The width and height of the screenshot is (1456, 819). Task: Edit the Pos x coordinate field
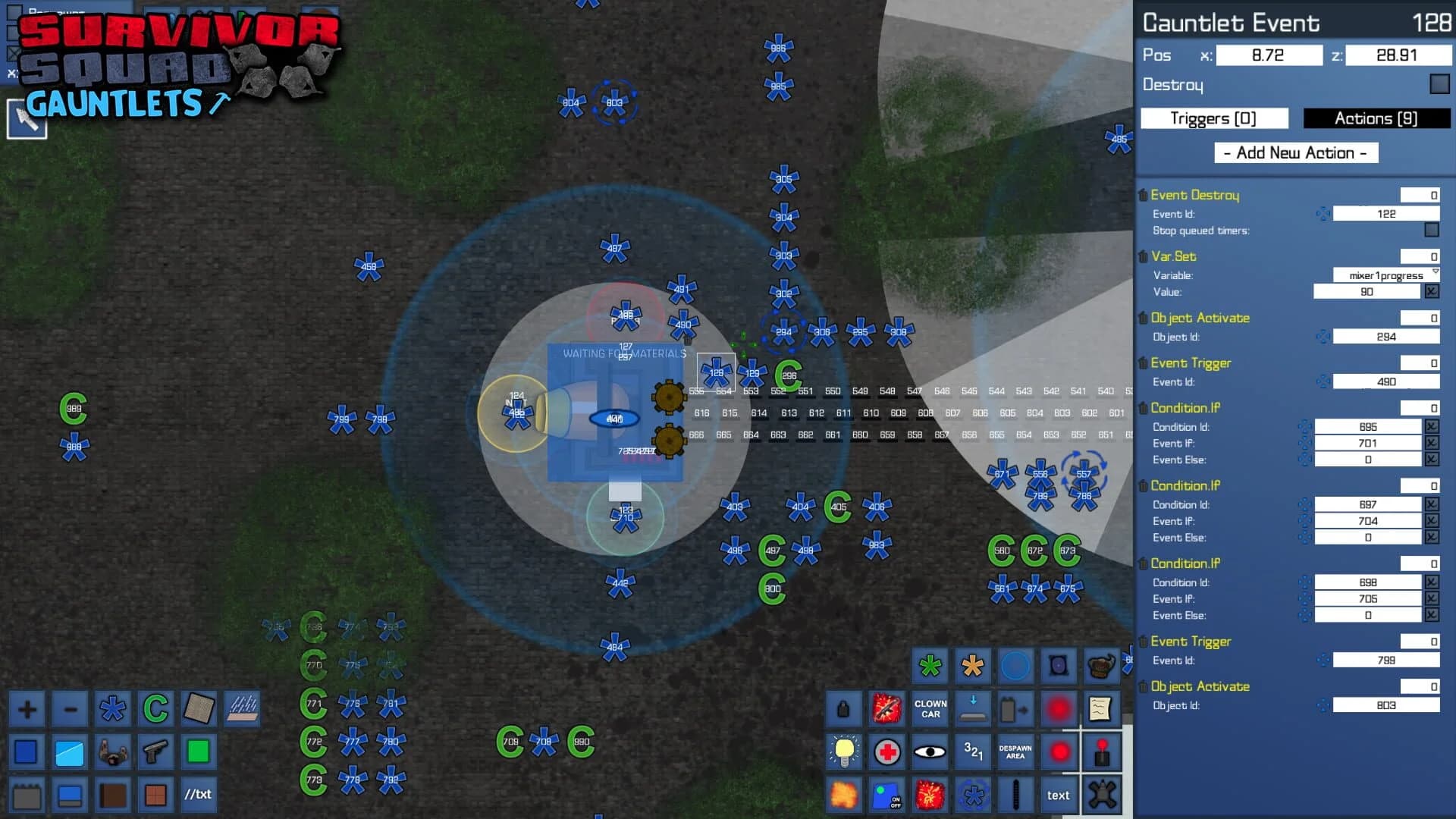[x=1268, y=55]
